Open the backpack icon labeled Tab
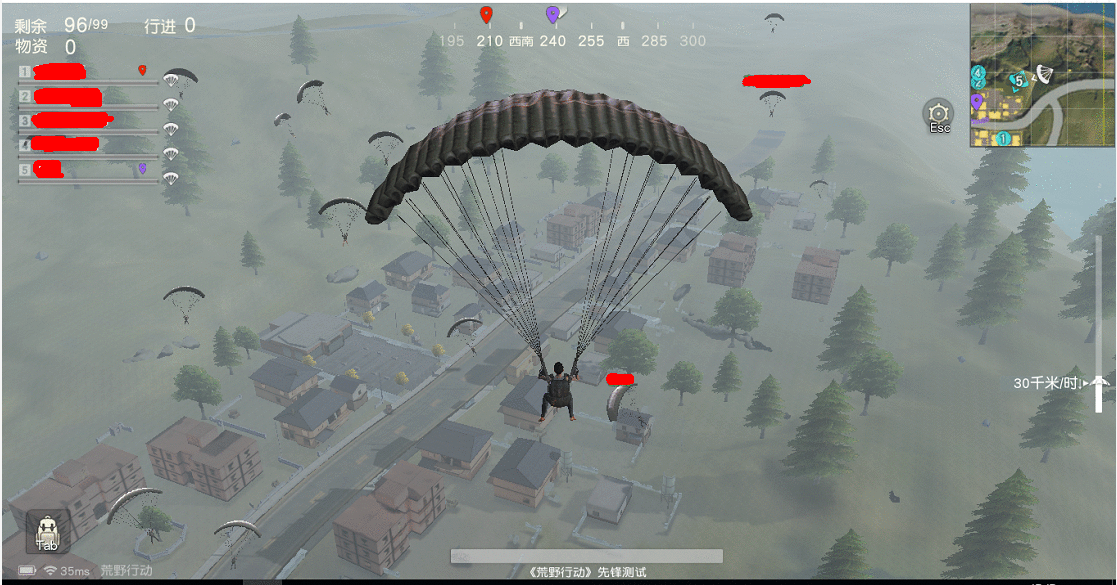This screenshot has width=1117, height=585. 46,531
